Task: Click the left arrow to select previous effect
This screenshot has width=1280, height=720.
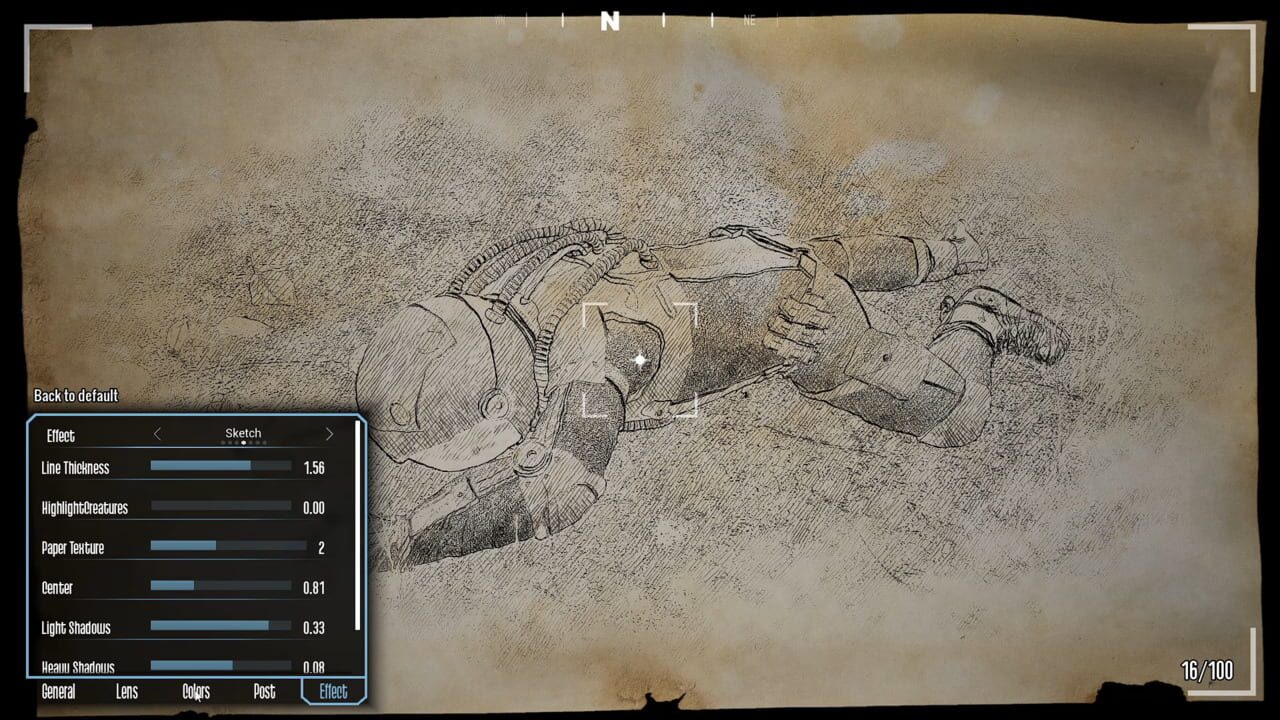Action: click(158, 433)
